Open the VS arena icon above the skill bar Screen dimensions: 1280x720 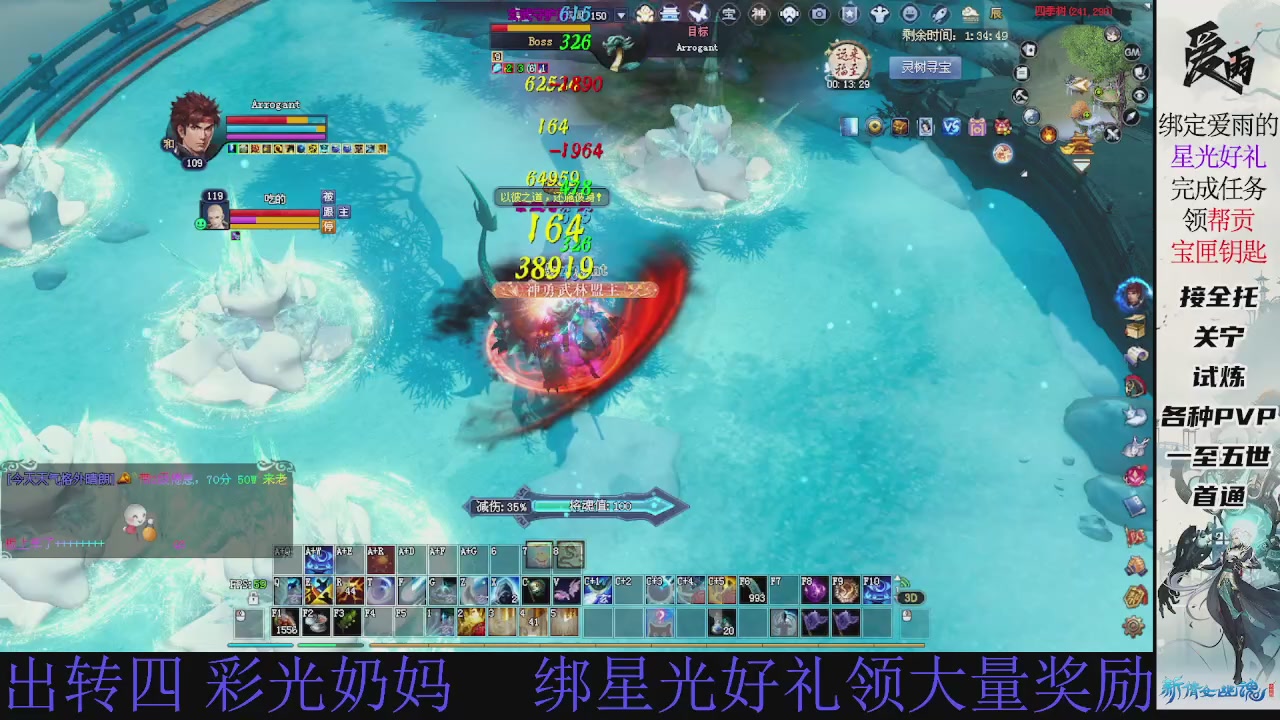click(951, 125)
